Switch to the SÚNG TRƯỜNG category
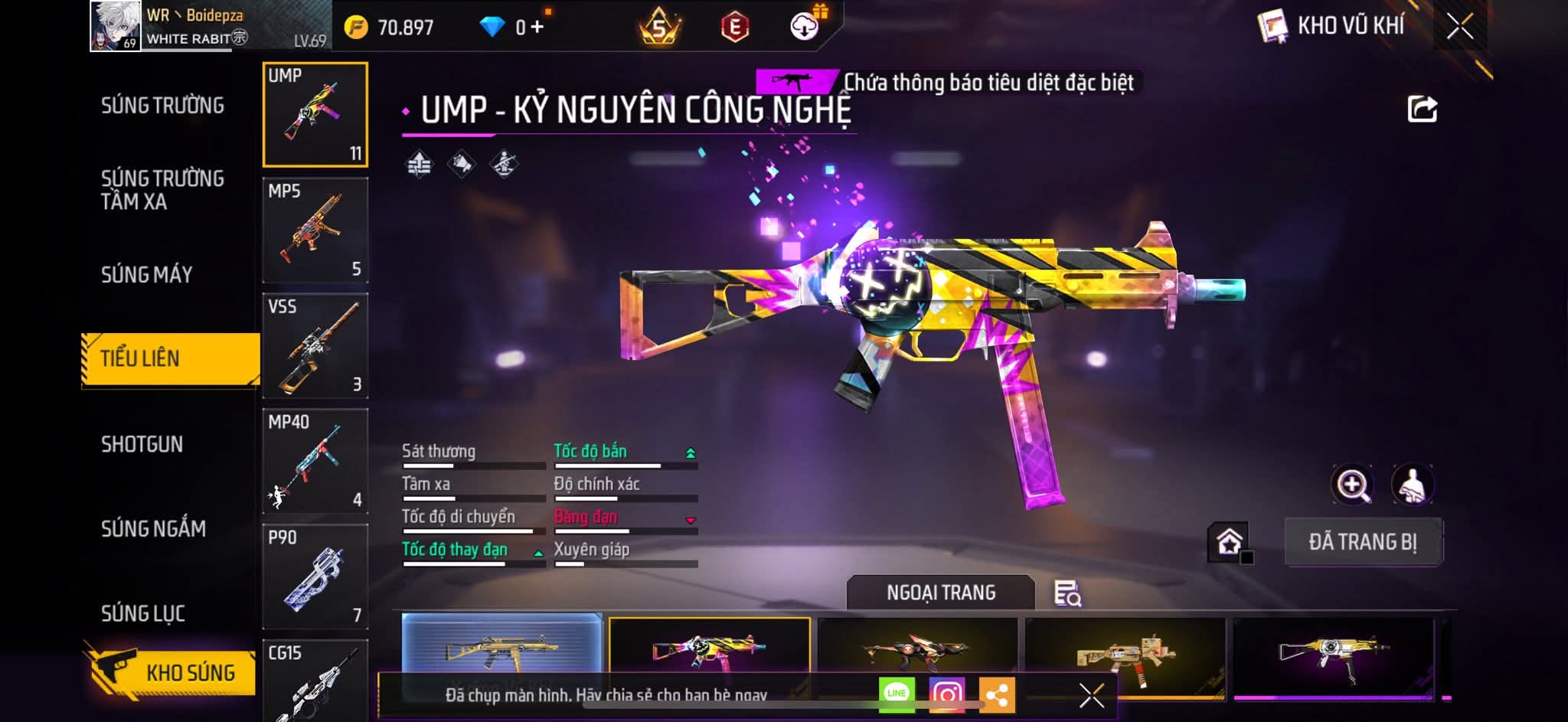Viewport: 1568px width, 722px height. [x=162, y=106]
